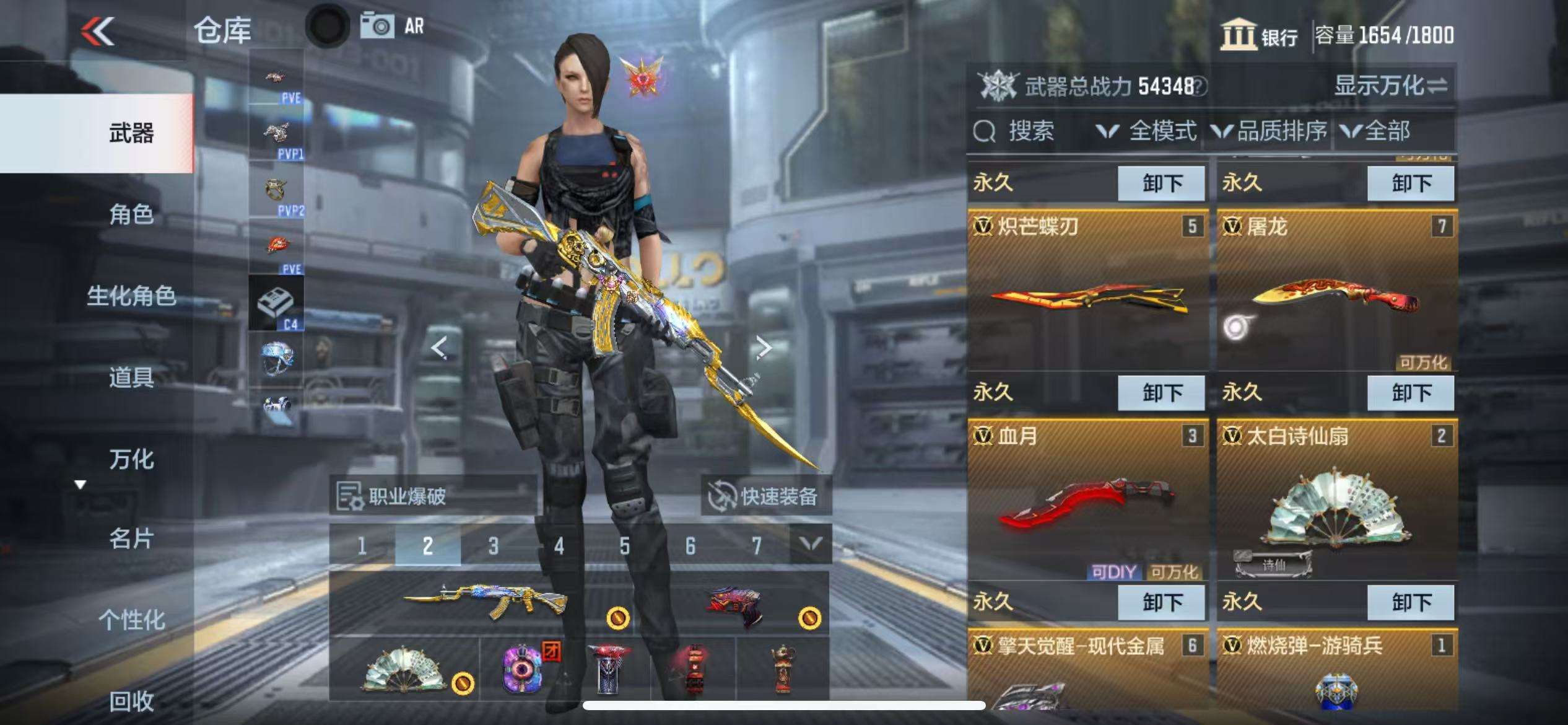This screenshot has width=1568, height=725.
Task: Go back with the double-arrow button
Action: [98, 31]
